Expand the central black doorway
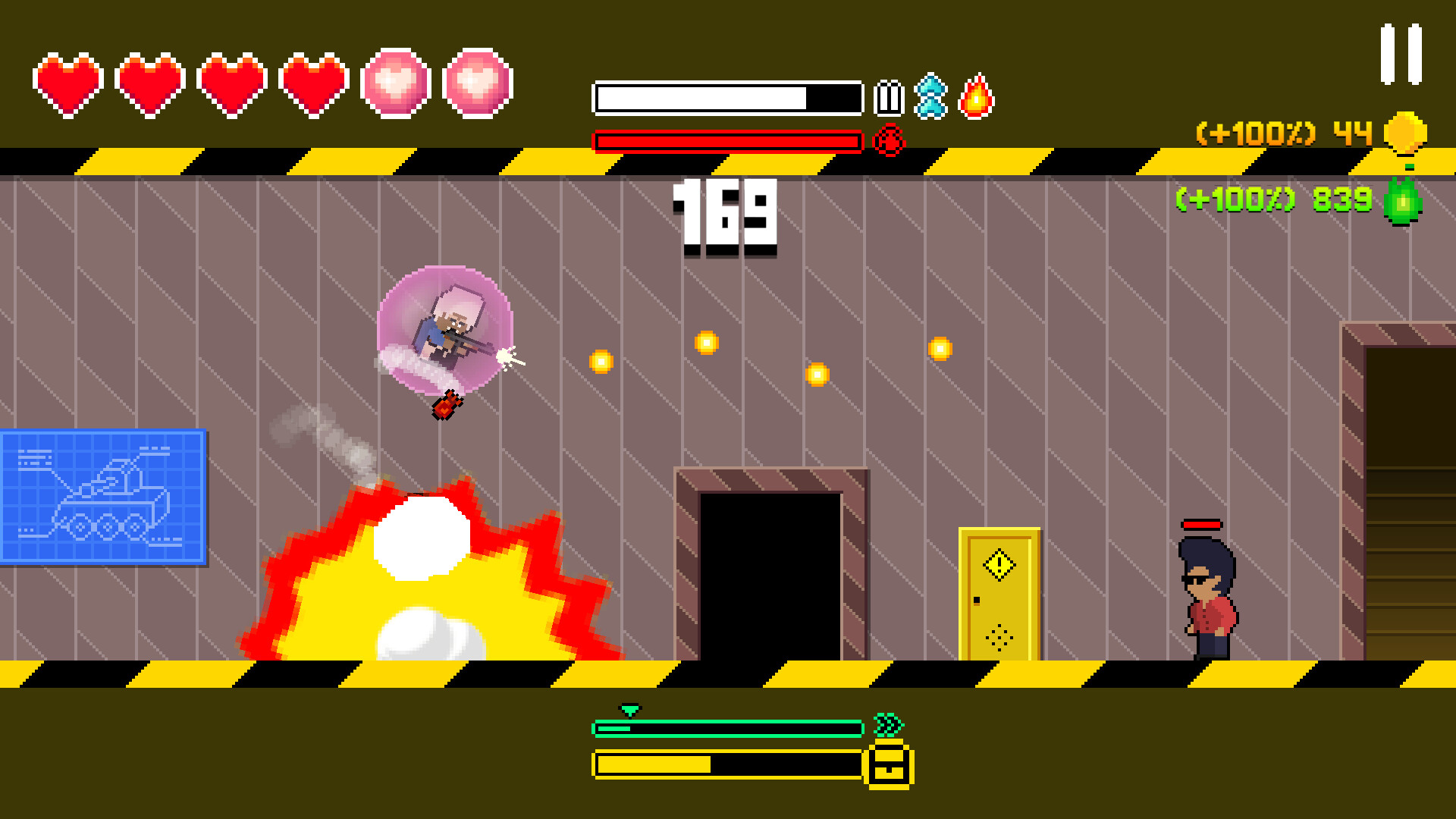 click(770, 576)
